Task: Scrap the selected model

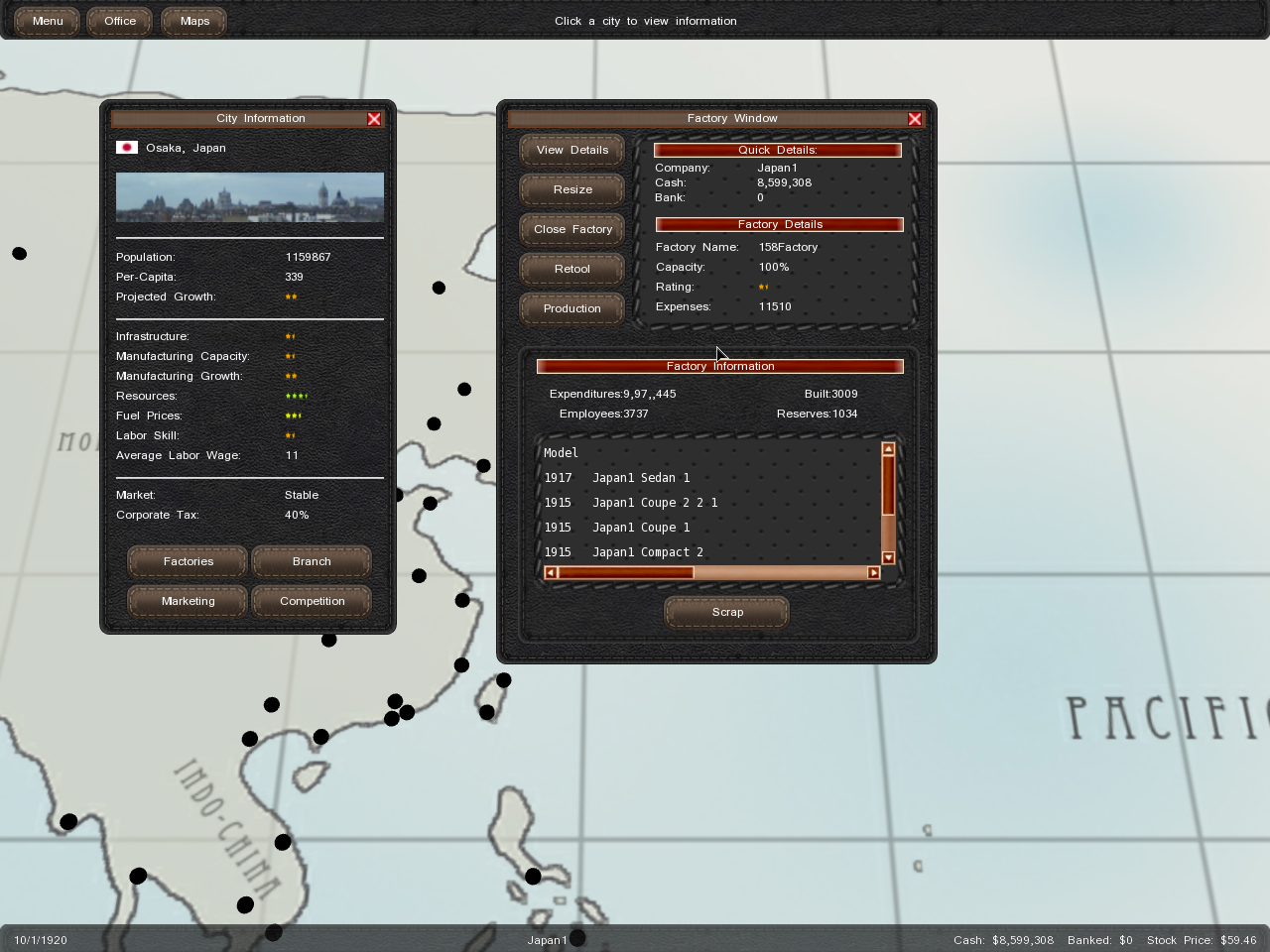Action: pos(727,612)
